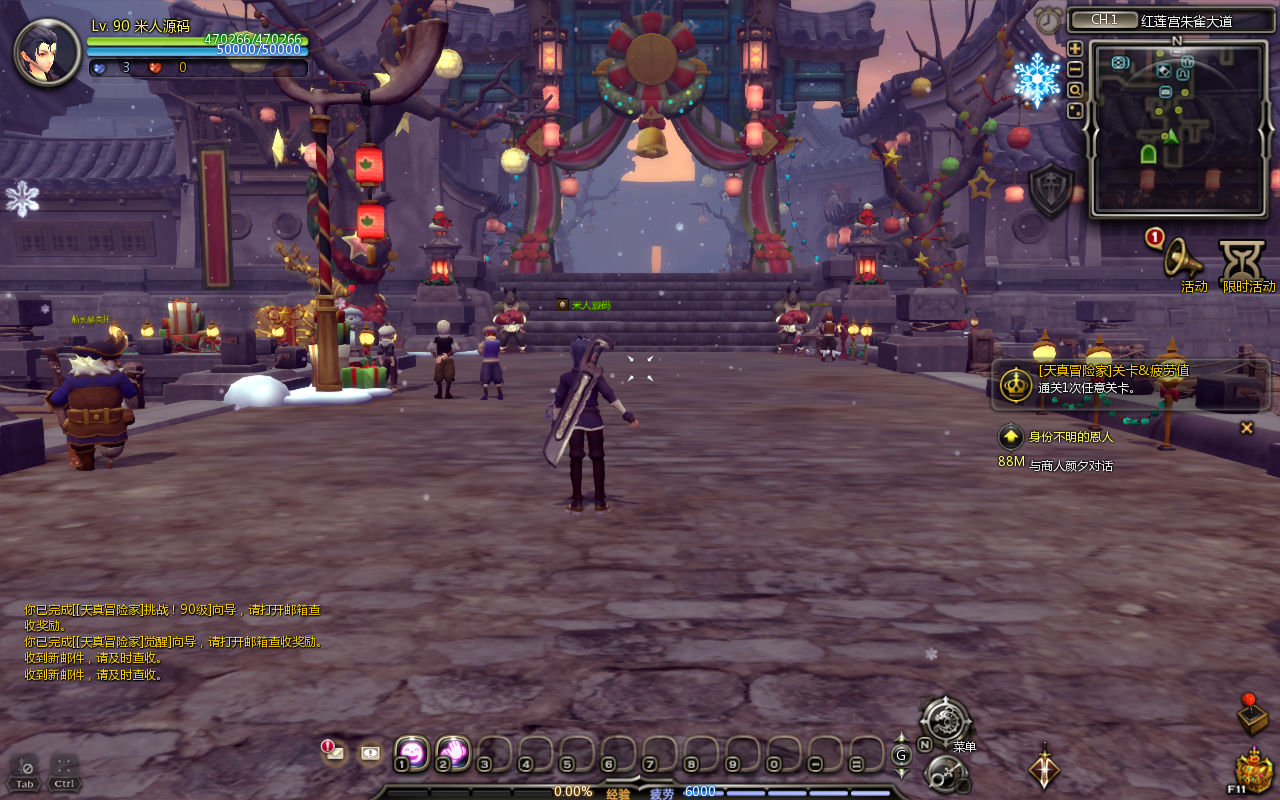Close the quest tracker with X
The height and width of the screenshot is (800, 1280).
pyautogui.click(x=1246, y=428)
